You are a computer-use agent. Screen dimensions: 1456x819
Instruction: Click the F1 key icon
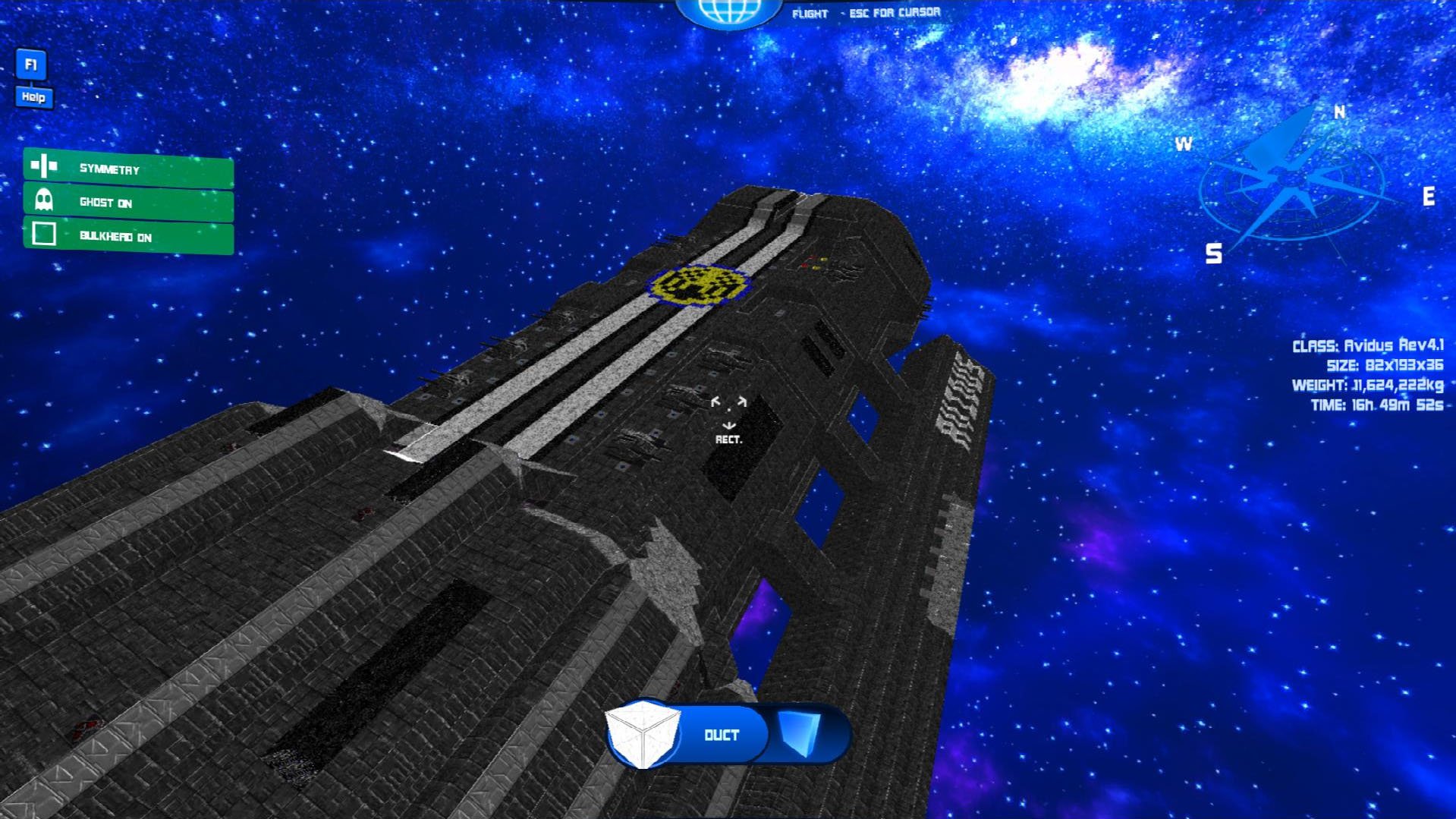(30, 65)
